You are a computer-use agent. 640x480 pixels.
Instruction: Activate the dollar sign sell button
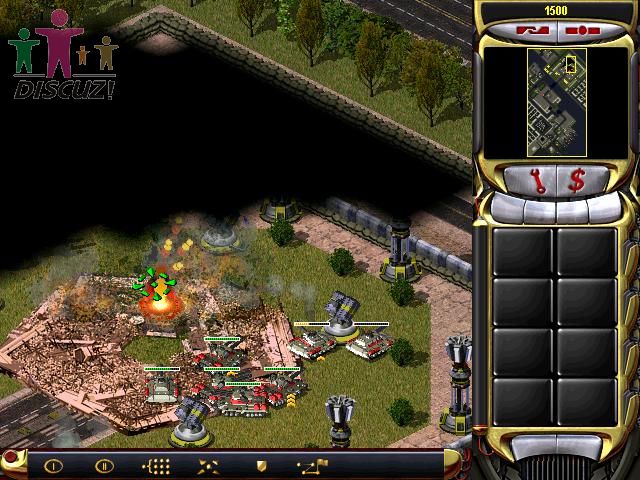click(578, 181)
